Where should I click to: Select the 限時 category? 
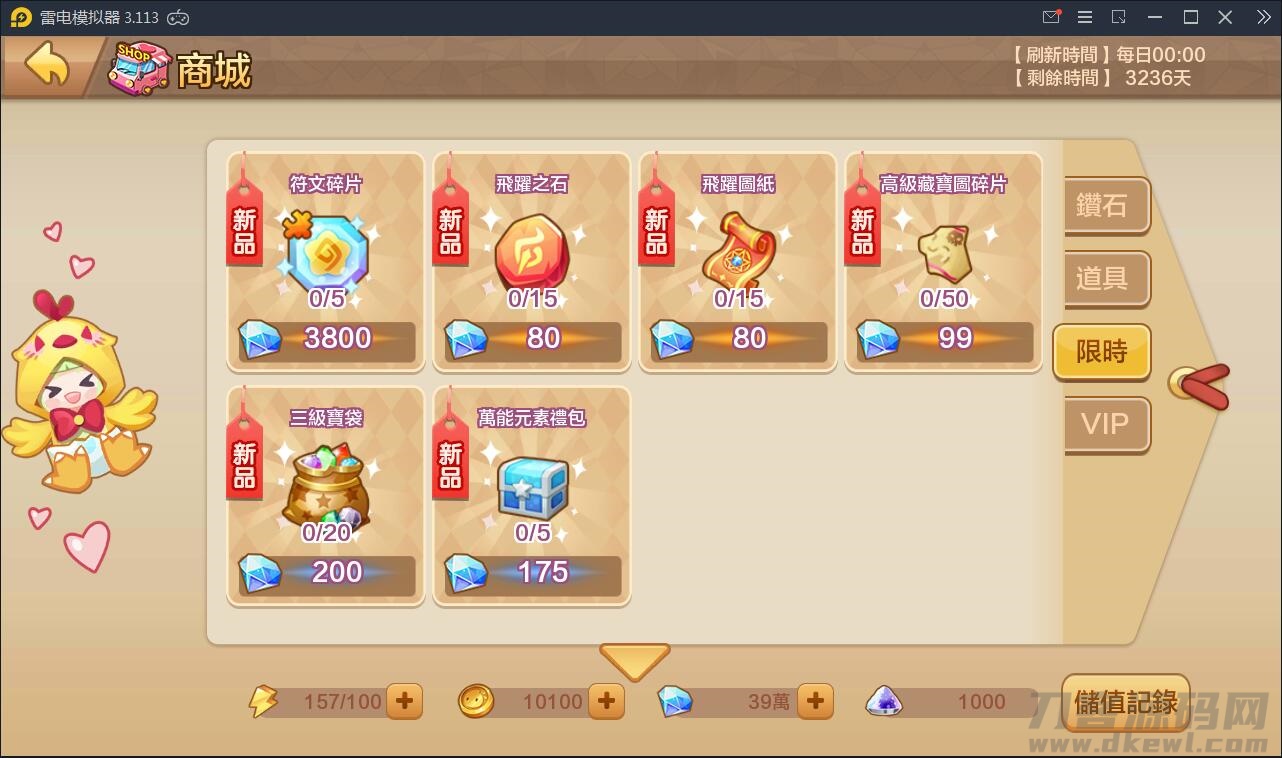coord(1100,352)
